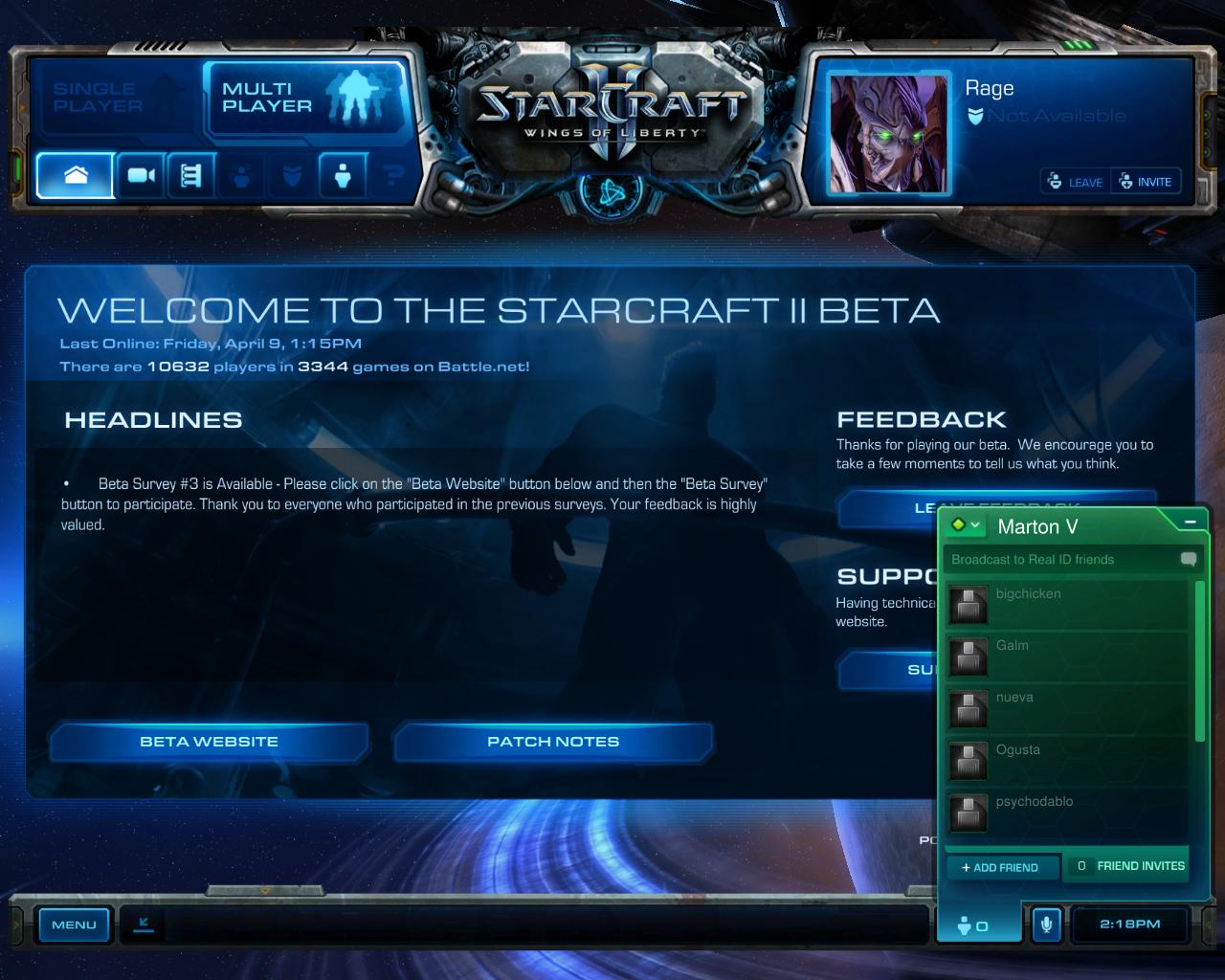Open the Menu button
The width and height of the screenshot is (1225, 980).
(74, 924)
